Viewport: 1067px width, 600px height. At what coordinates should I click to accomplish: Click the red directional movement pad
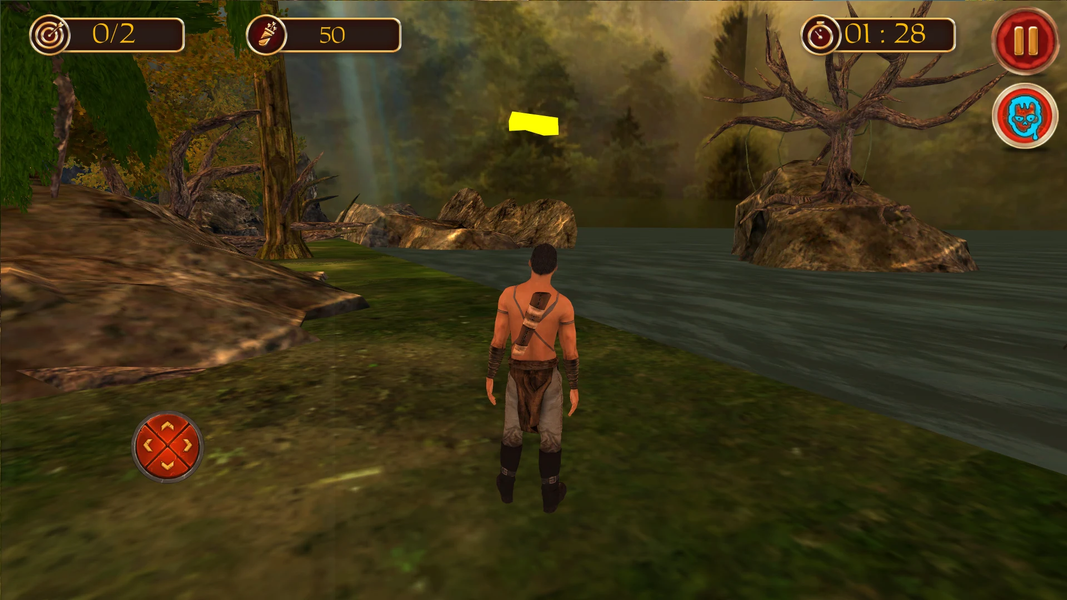[x=167, y=446]
